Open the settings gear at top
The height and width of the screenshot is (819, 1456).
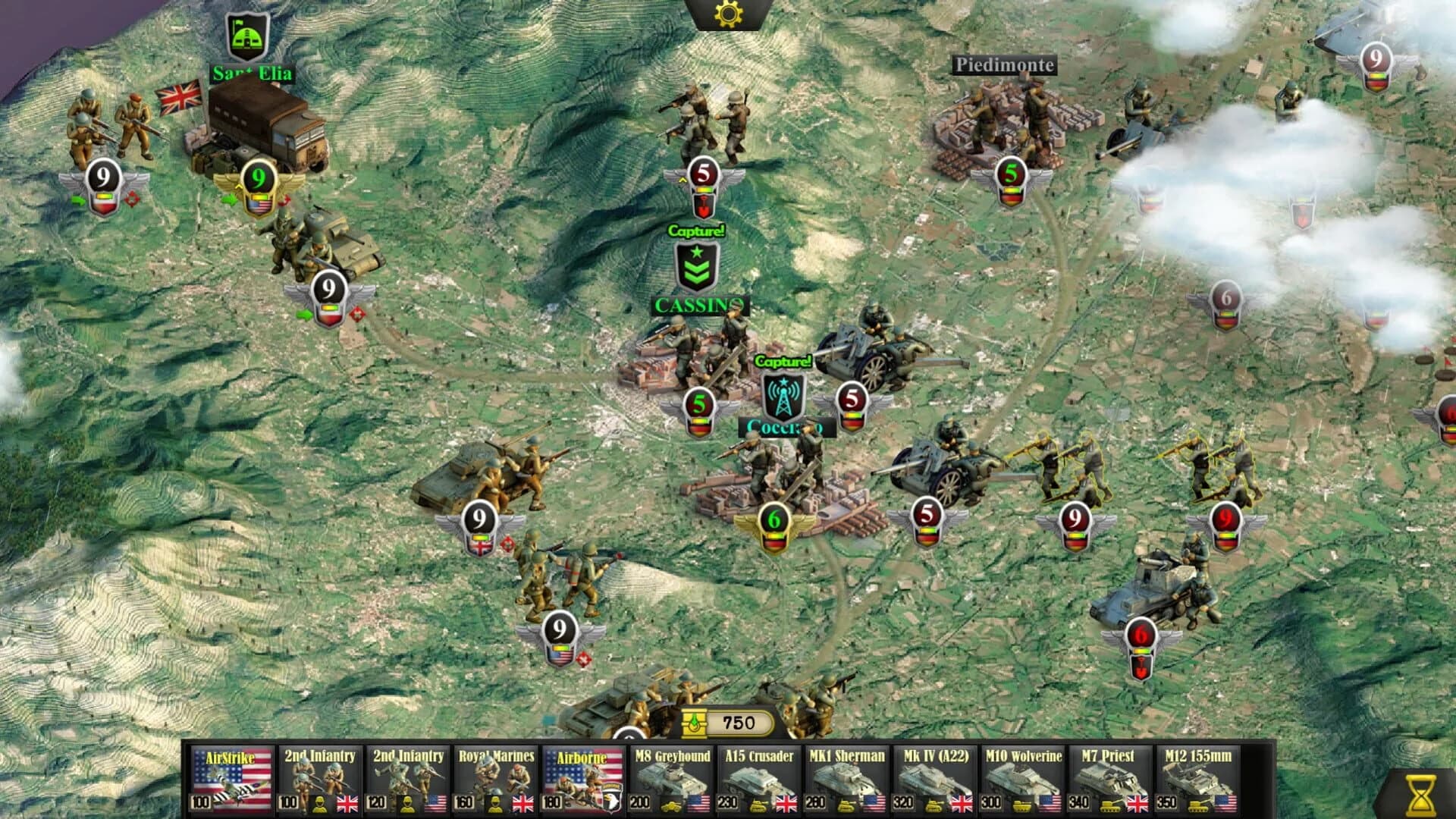coord(728,14)
